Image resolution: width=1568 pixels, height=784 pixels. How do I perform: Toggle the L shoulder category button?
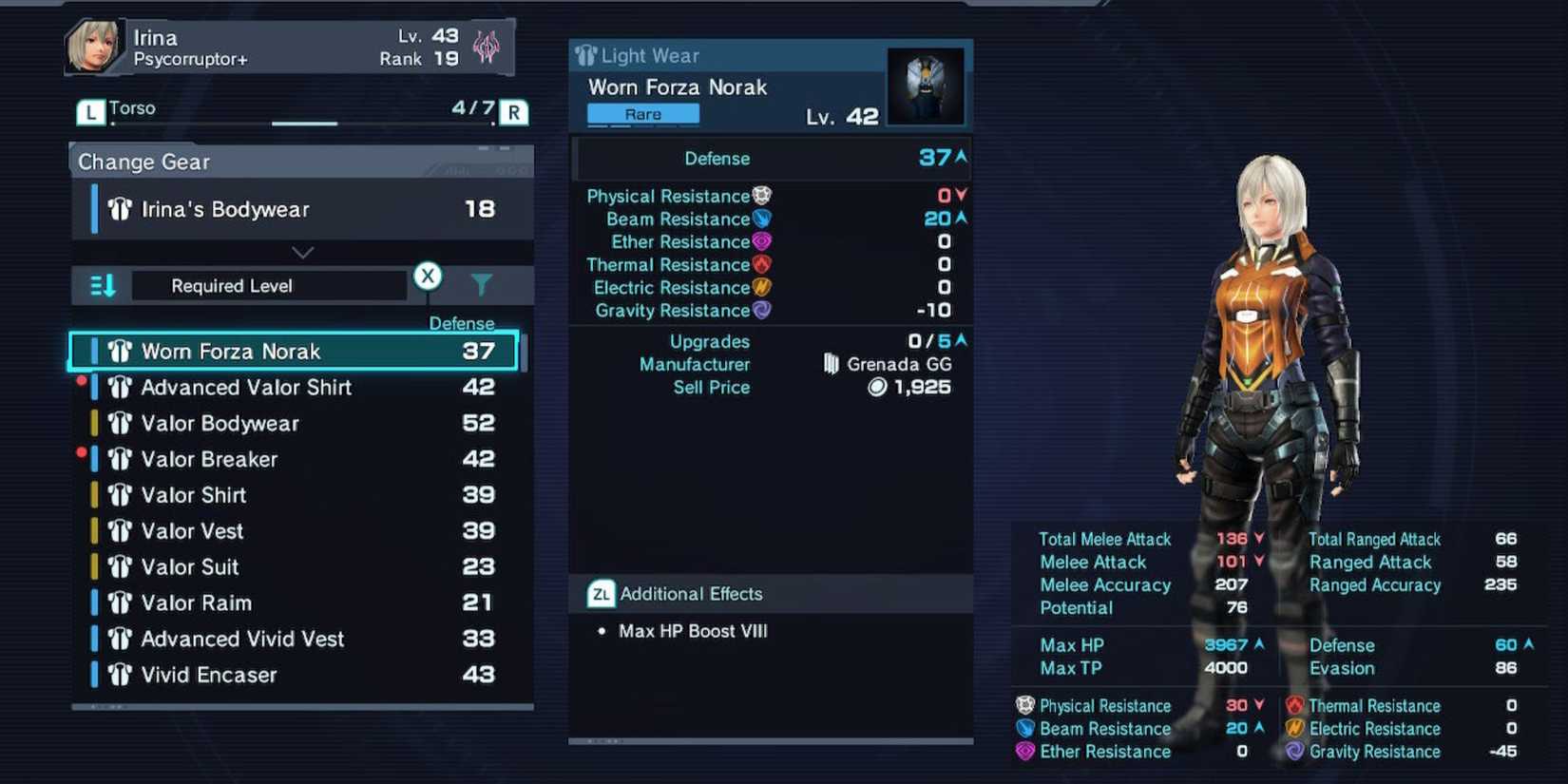(x=89, y=111)
